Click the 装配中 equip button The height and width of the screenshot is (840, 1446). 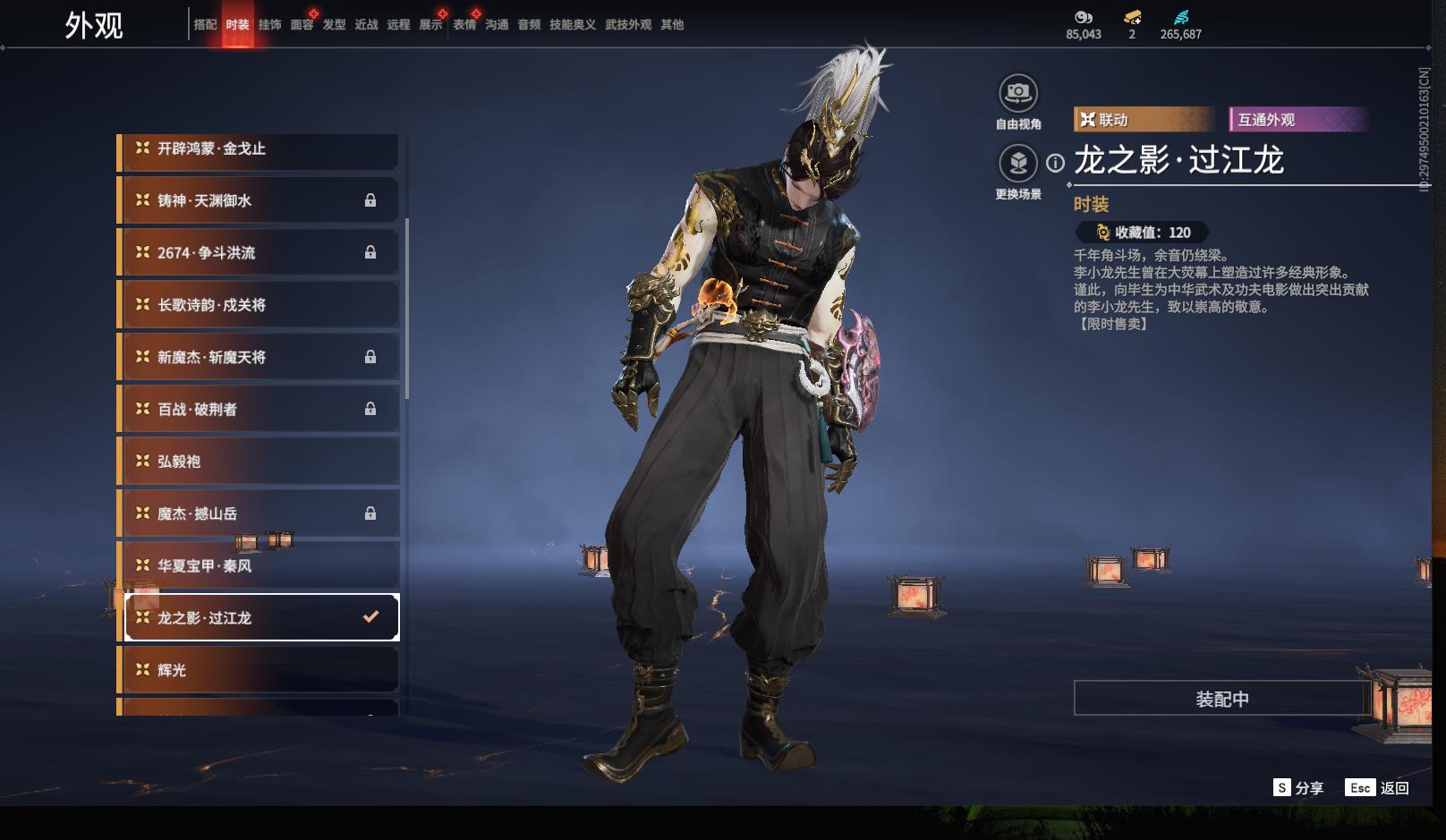click(1221, 699)
